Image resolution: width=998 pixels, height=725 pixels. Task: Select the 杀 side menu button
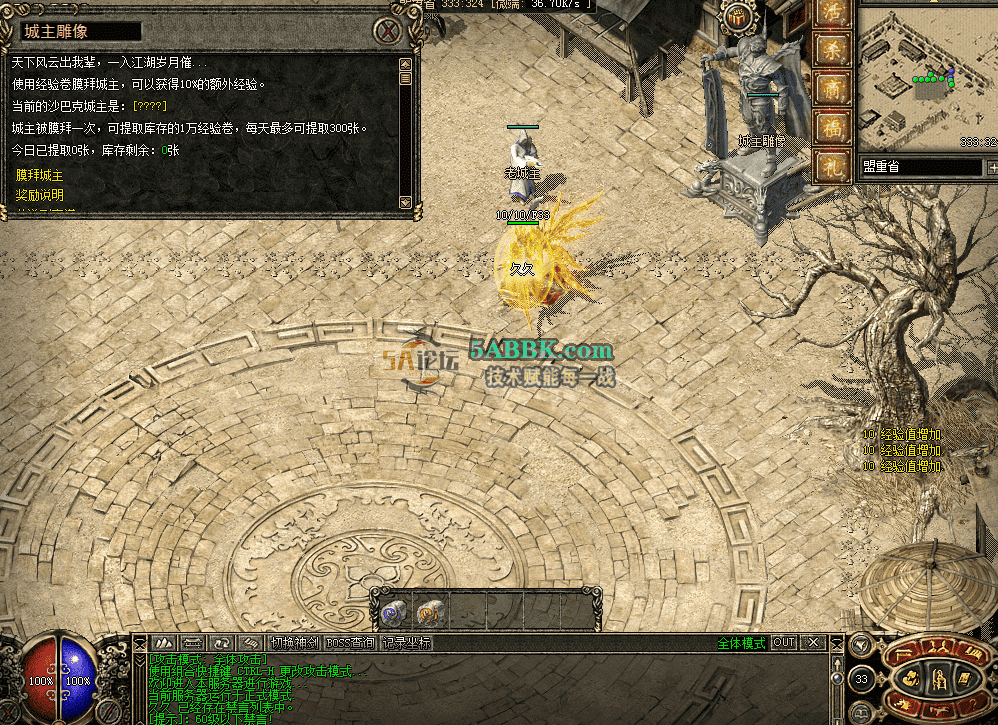833,50
